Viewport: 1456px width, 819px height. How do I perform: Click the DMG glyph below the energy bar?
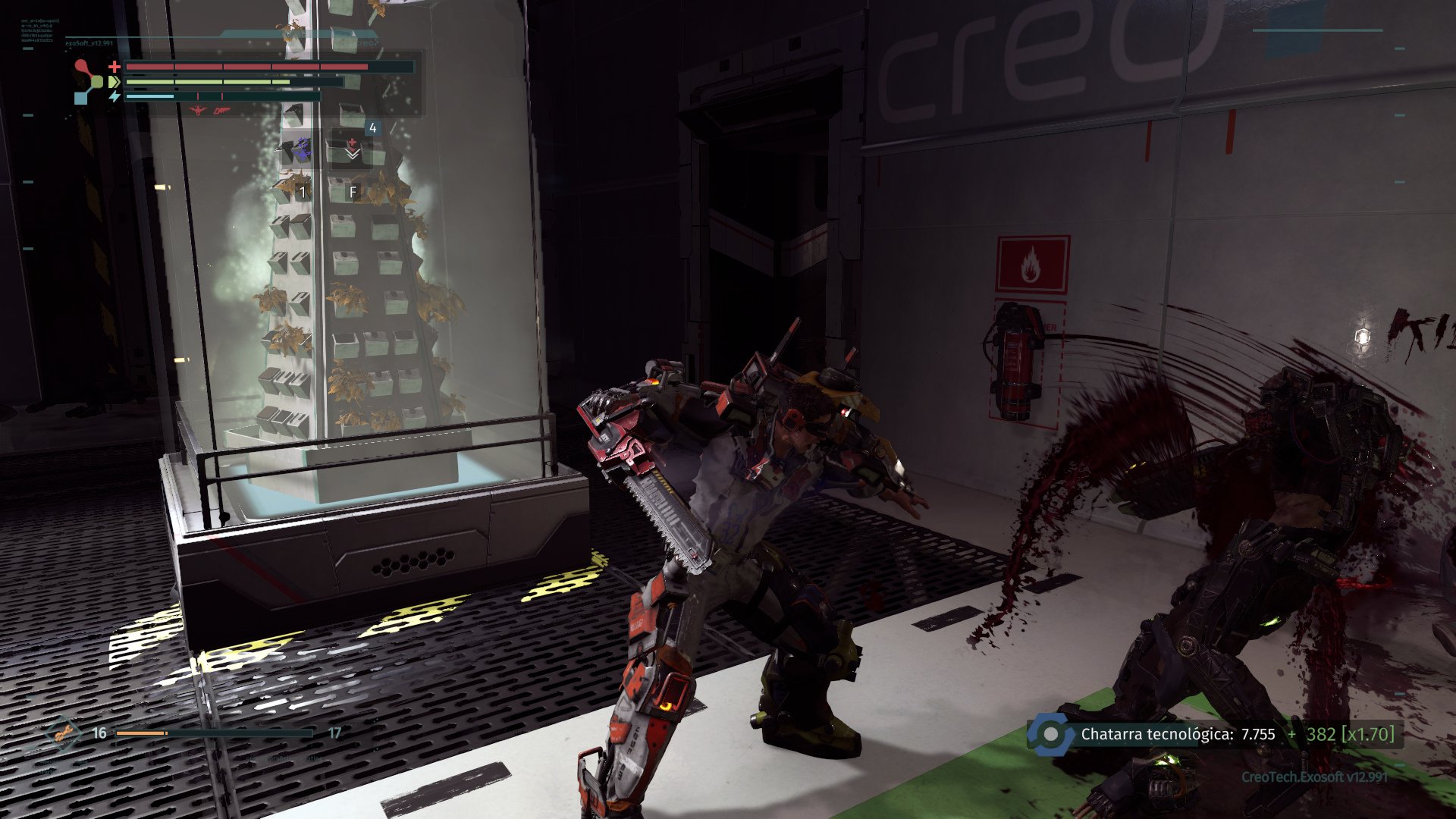click(221, 111)
